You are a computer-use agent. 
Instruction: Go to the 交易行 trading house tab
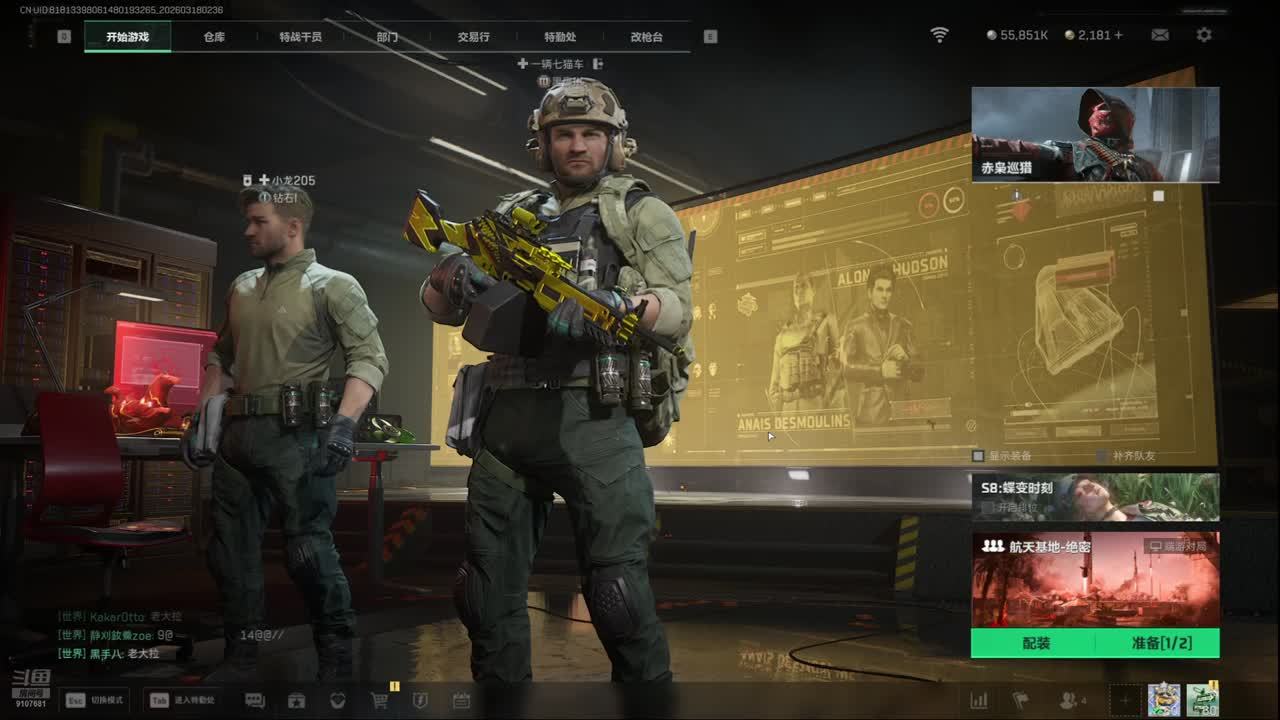pos(473,37)
